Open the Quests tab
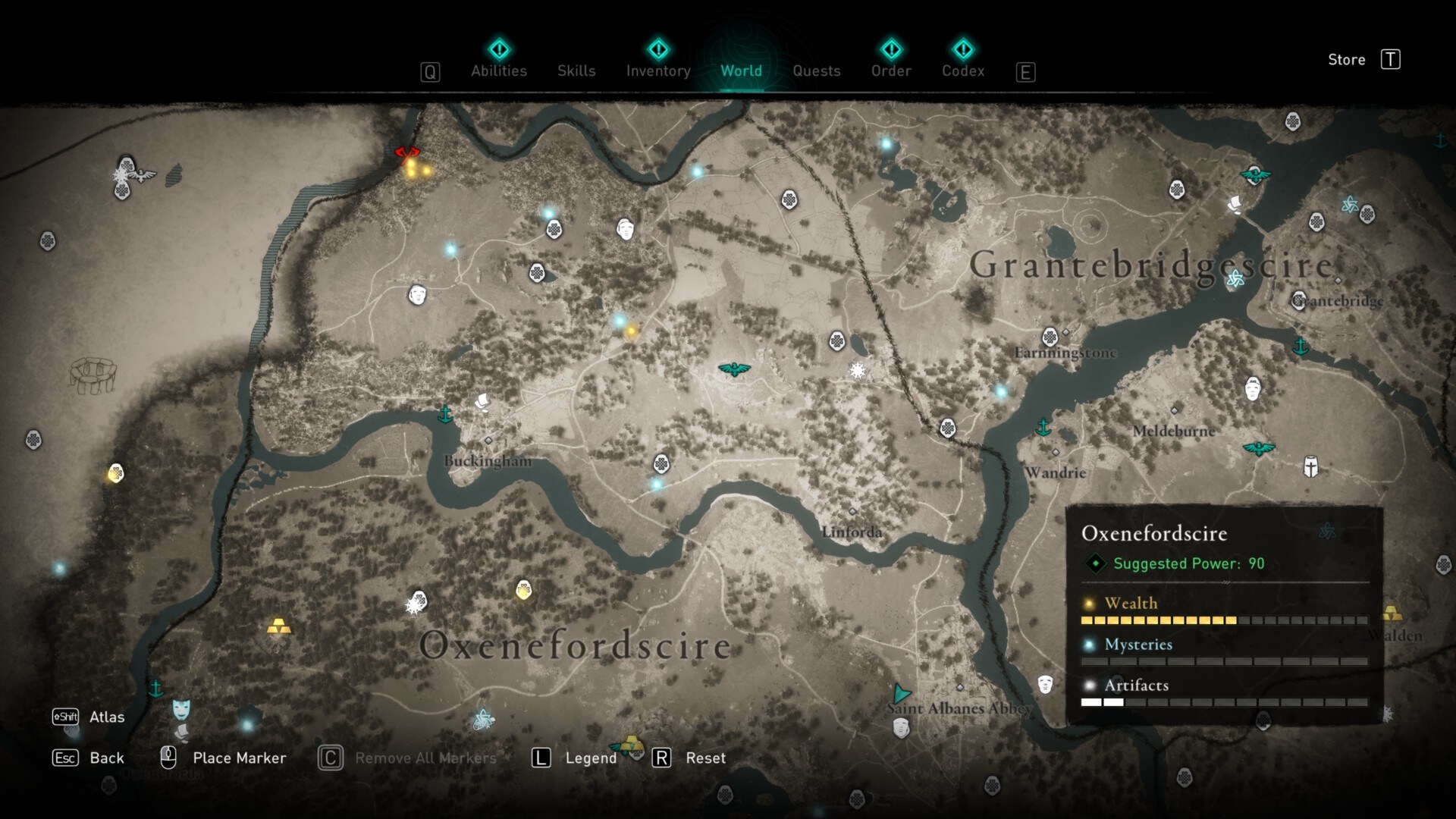The width and height of the screenshot is (1456, 819). pos(816,71)
